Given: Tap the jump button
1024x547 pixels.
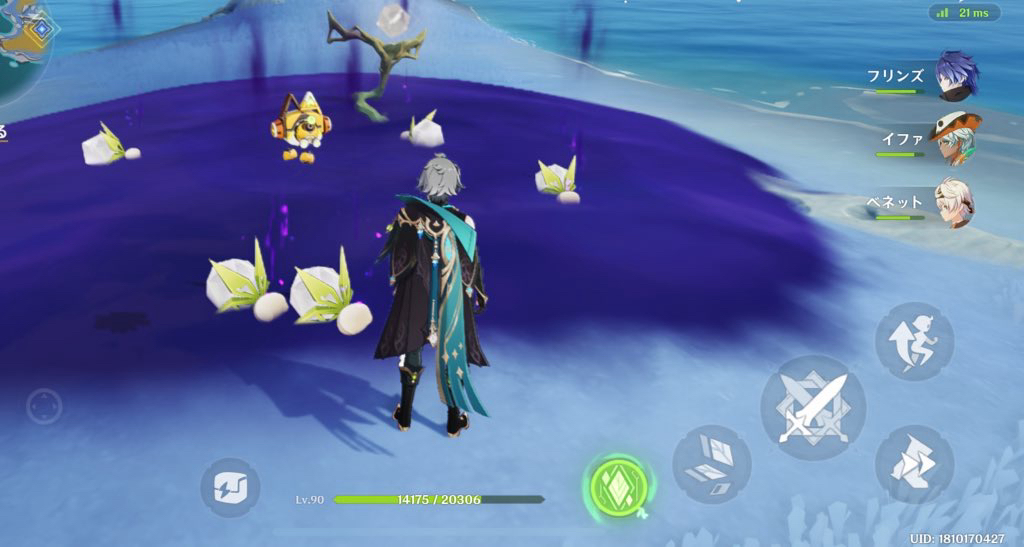Looking at the screenshot, I should point(914,341).
